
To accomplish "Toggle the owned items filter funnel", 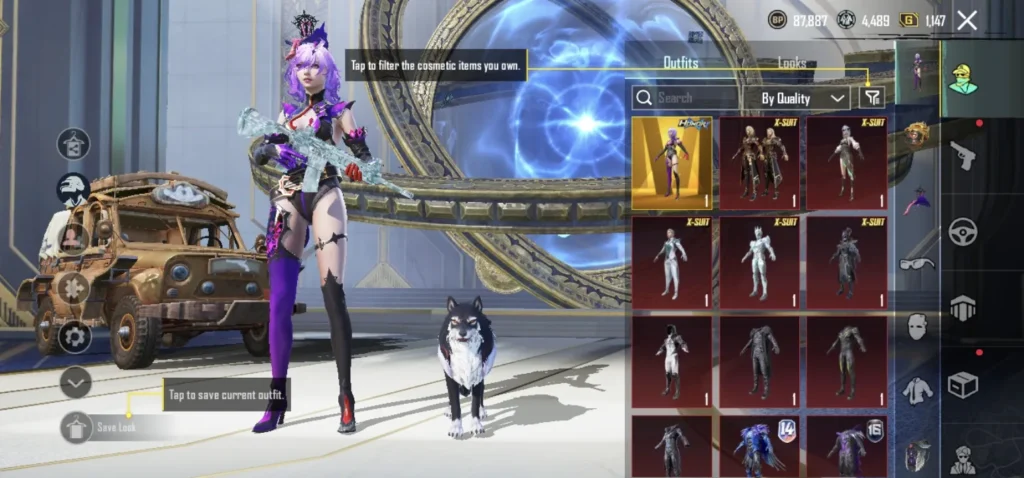I will tap(872, 98).
